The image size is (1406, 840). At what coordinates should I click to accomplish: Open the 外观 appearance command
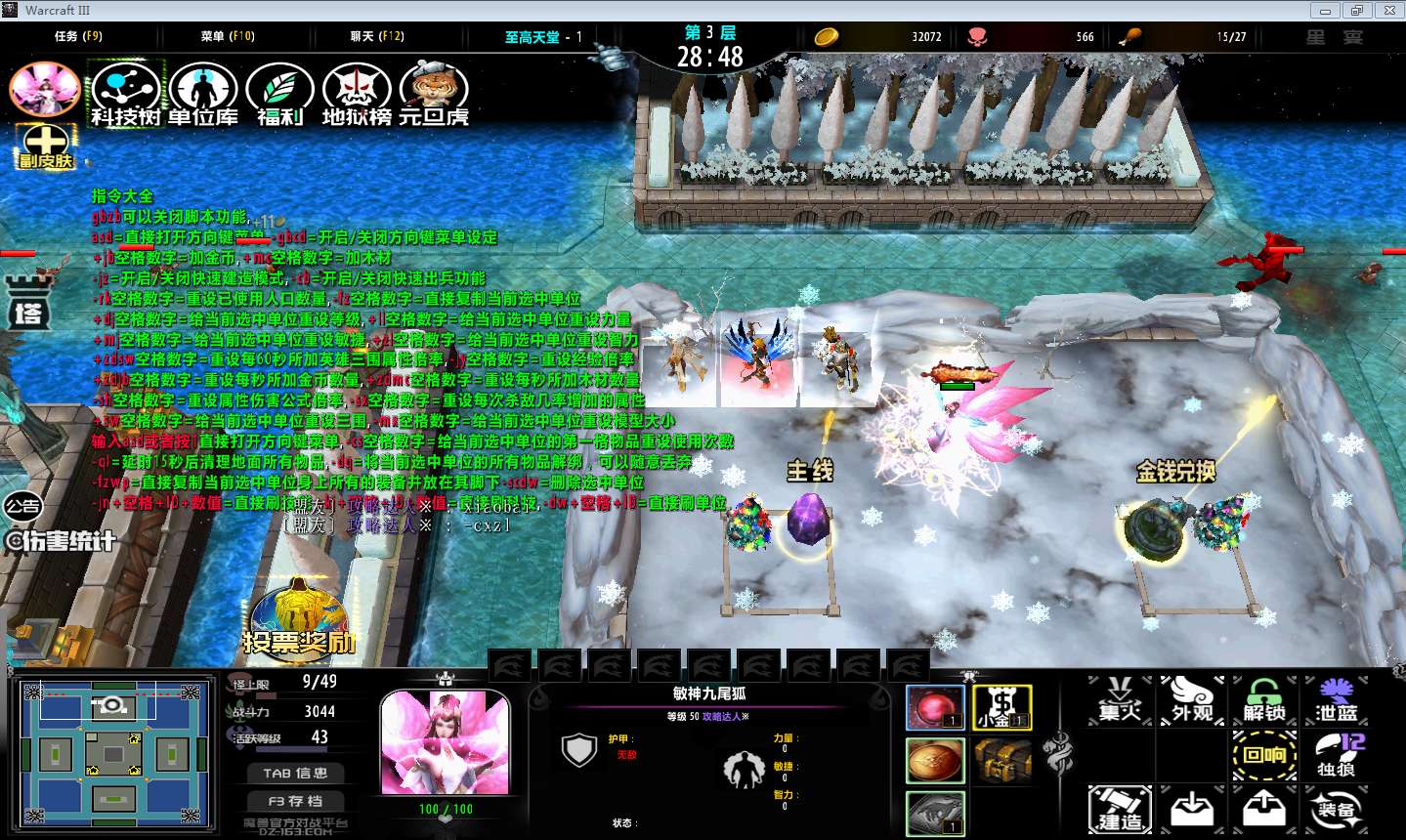click(x=1192, y=700)
